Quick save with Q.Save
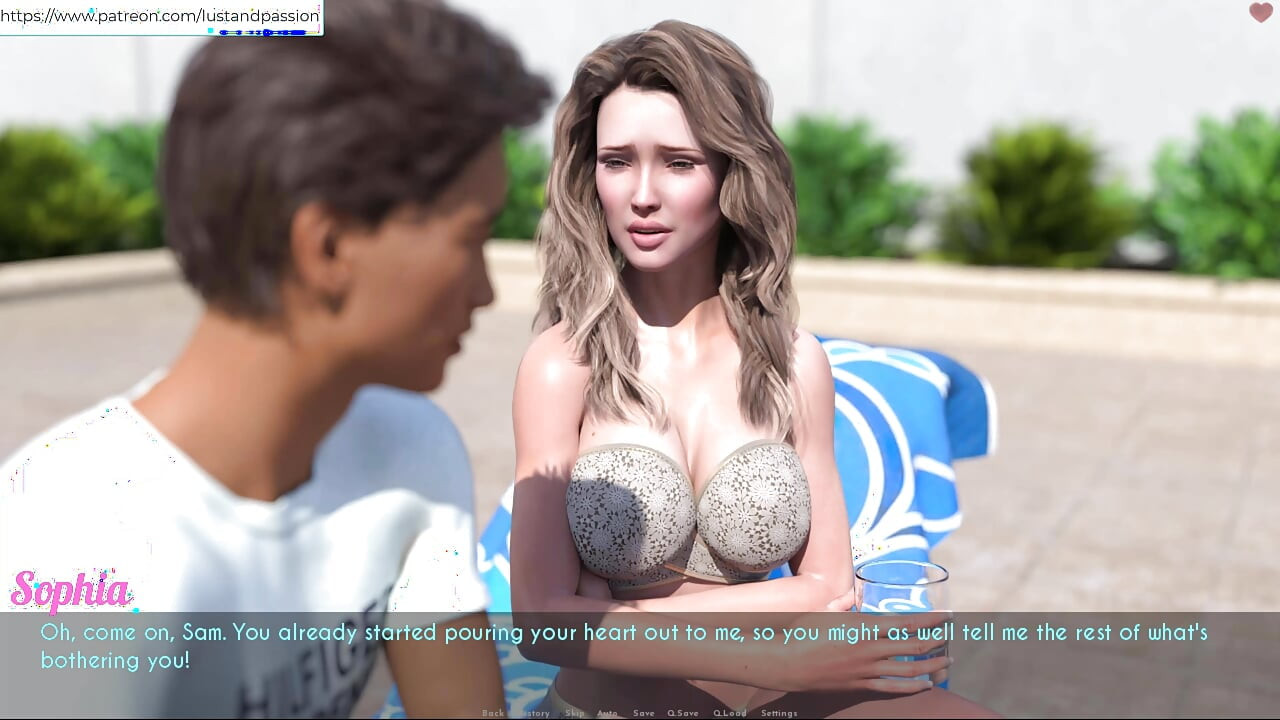This screenshot has width=1280, height=720. (x=683, y=713)
